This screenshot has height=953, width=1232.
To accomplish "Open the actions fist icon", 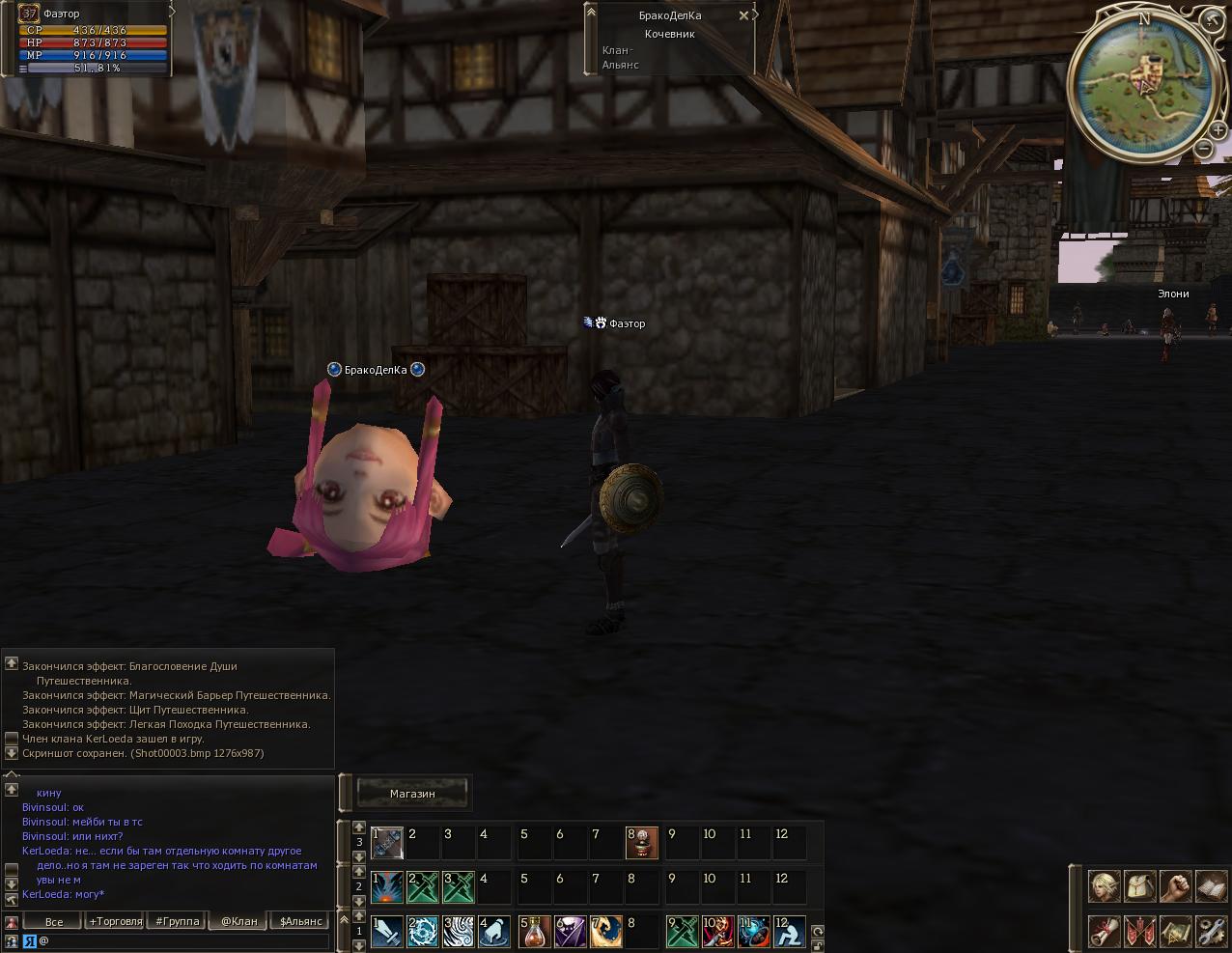I will pos(1175,886).
